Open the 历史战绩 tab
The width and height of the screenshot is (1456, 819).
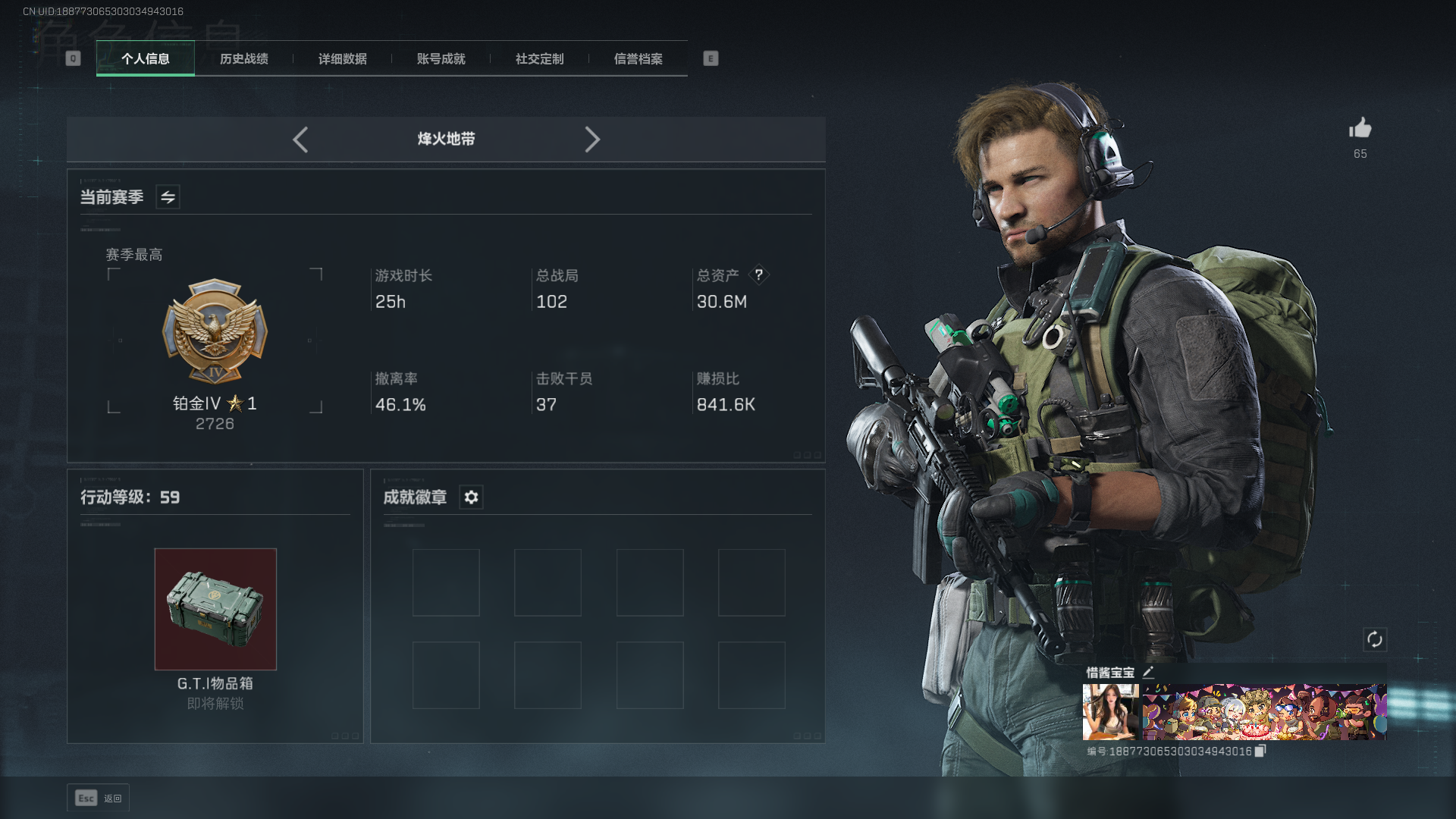point(243,59)
